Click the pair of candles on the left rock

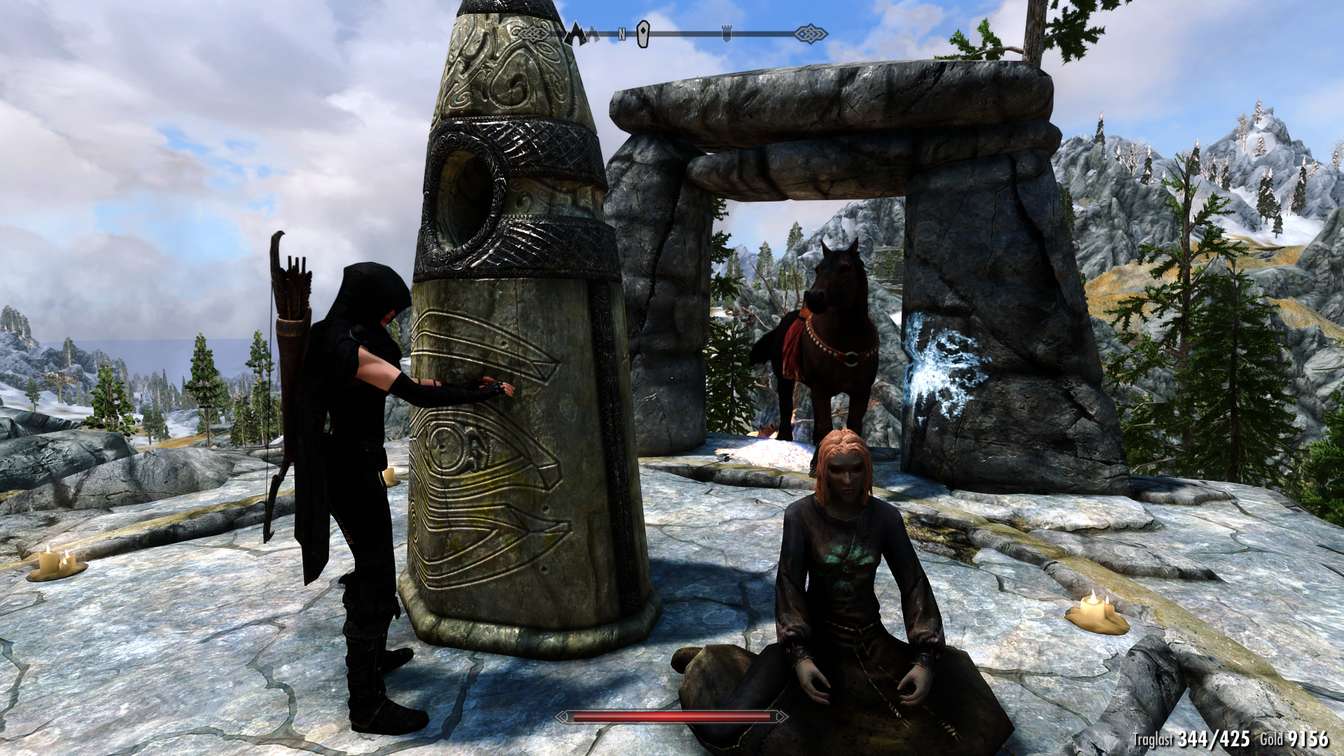tap(55, 560)
